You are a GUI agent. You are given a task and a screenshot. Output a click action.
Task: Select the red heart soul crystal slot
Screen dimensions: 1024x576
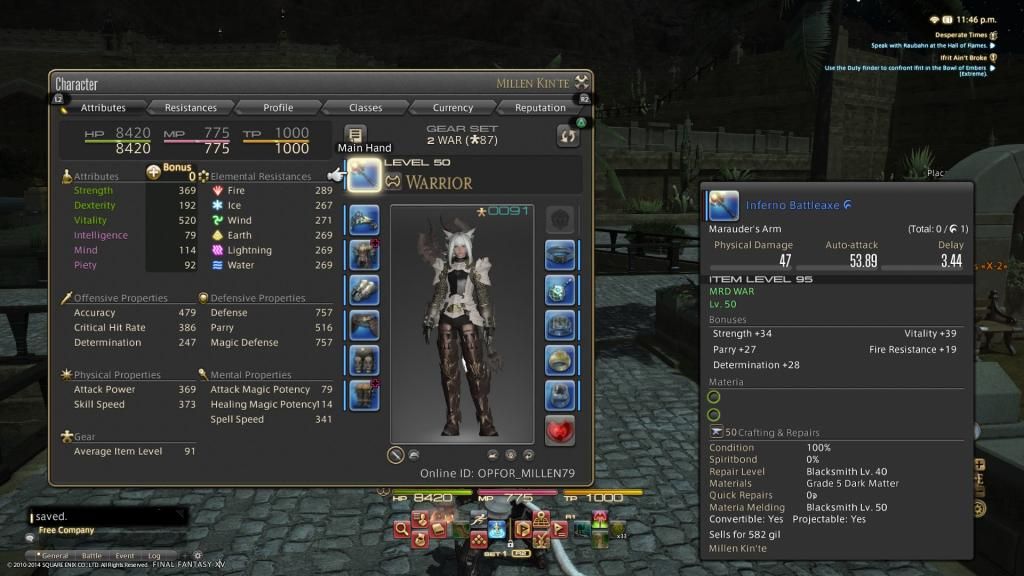[560, 430]
